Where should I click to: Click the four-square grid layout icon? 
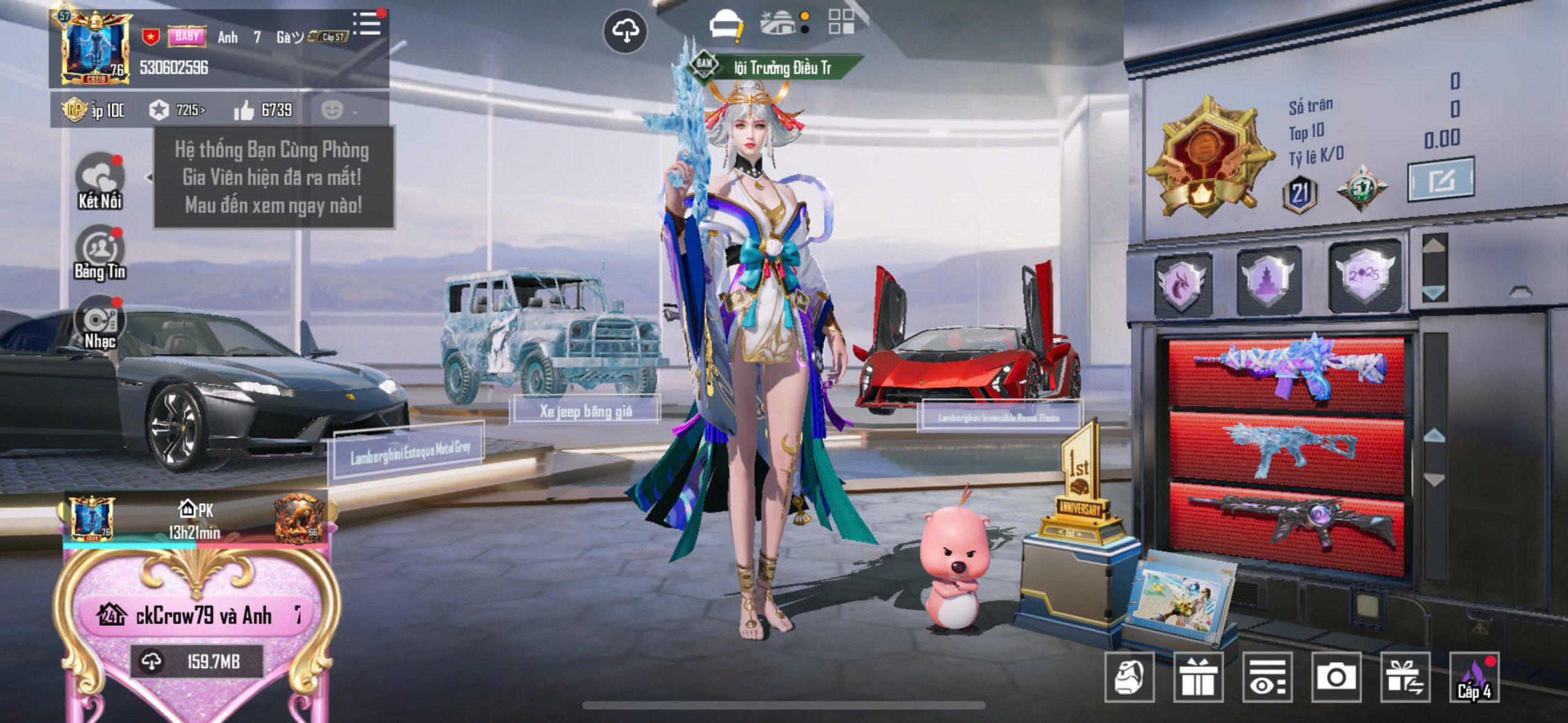(841, 22)
